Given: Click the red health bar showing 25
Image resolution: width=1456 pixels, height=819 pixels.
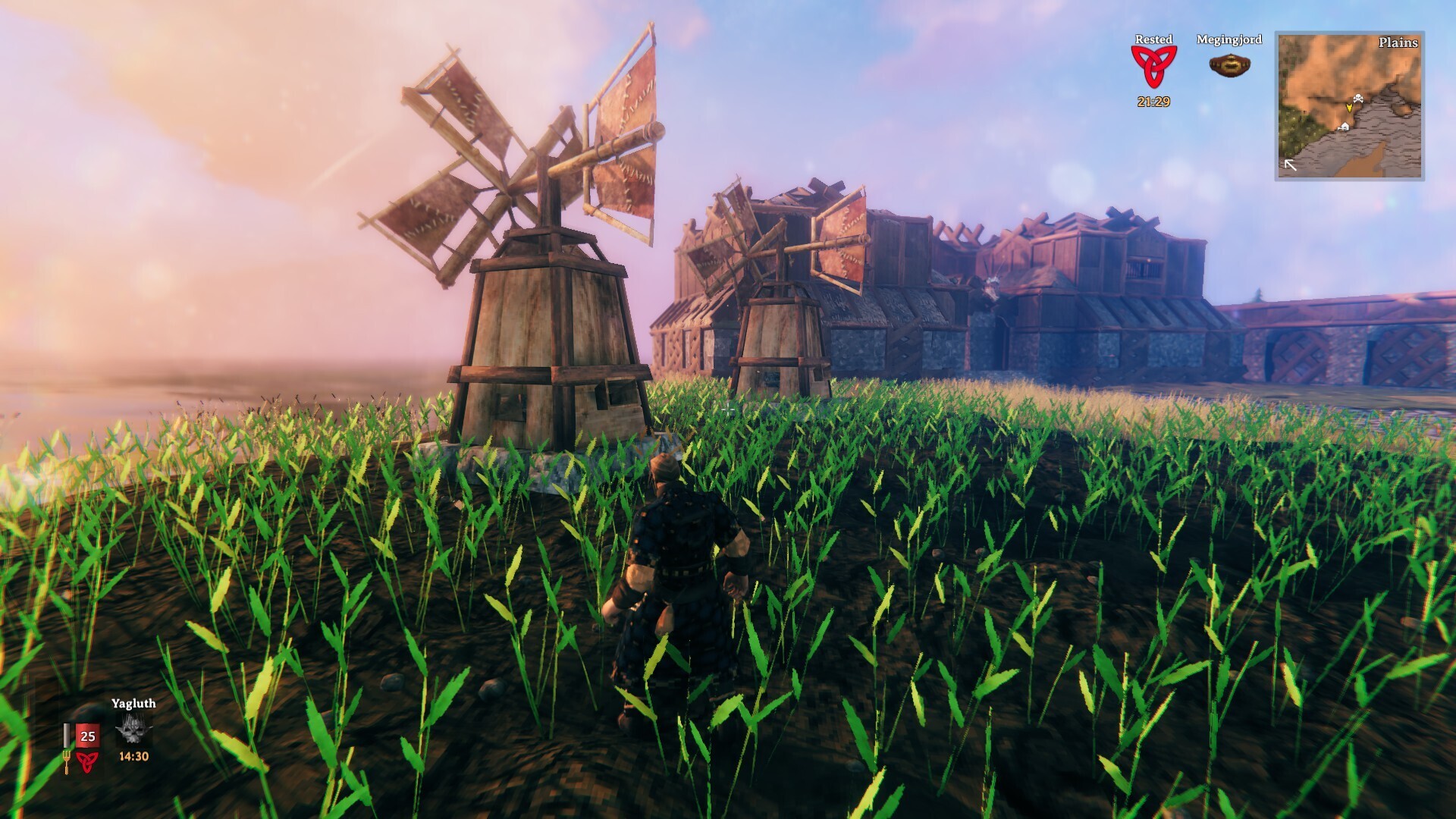Looking at the screenshot, I should coord(88,736).
